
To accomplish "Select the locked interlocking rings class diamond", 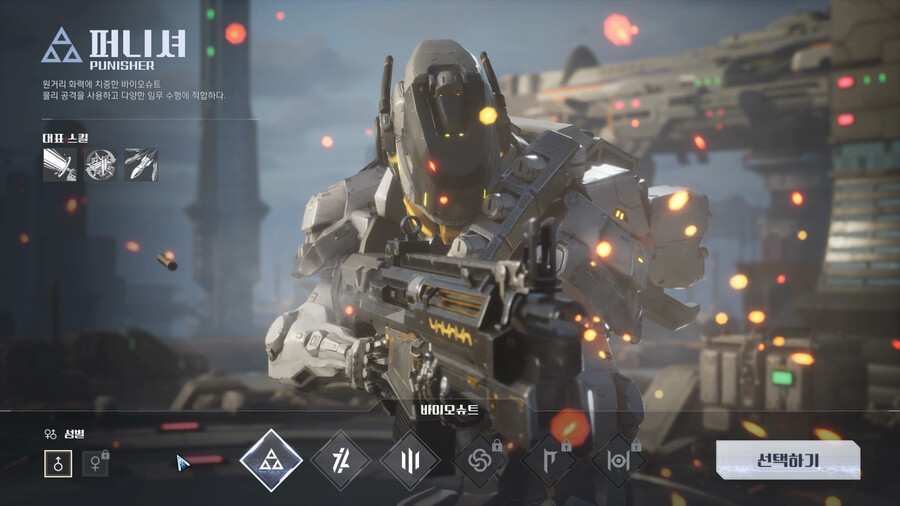I will [x=480, y=460].
